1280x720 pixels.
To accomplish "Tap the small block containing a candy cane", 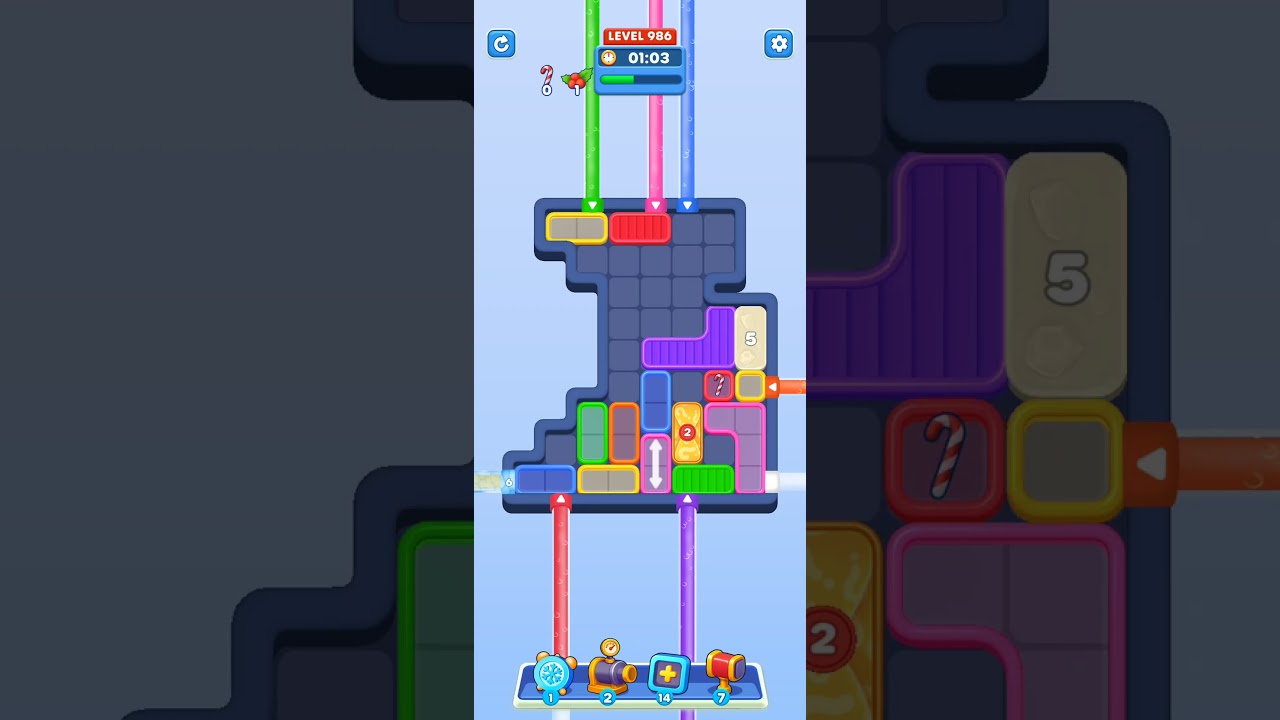I will (x=718, y=386).
